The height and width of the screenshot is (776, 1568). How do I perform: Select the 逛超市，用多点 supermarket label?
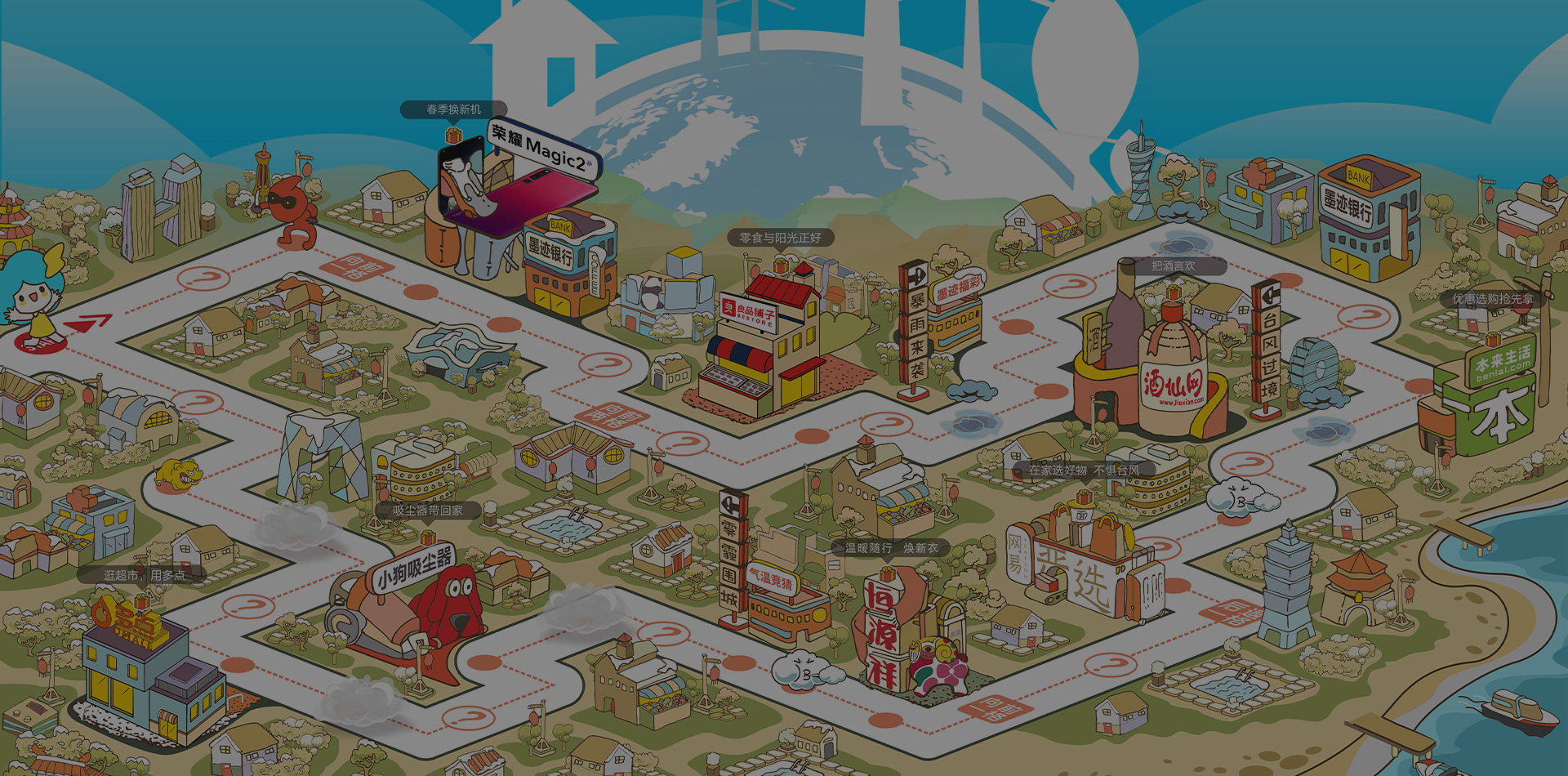144,575
